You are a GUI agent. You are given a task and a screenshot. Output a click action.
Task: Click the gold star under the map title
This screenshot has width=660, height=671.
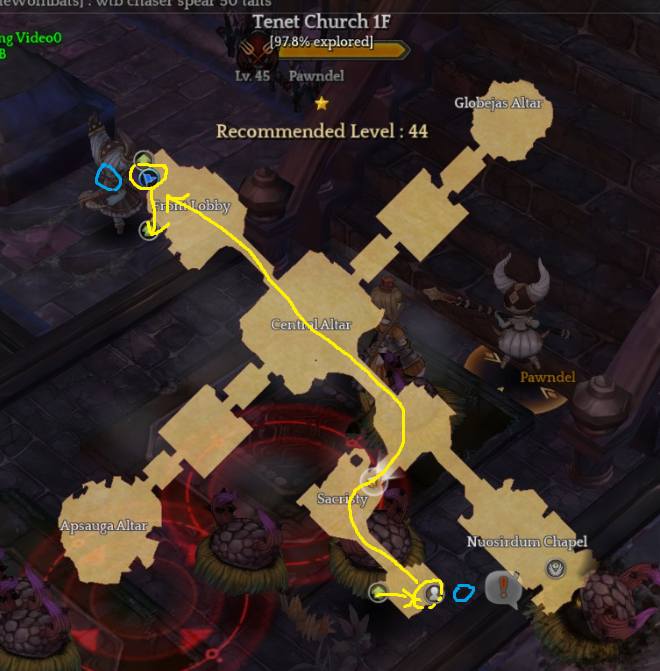click(x=321, y=102)
